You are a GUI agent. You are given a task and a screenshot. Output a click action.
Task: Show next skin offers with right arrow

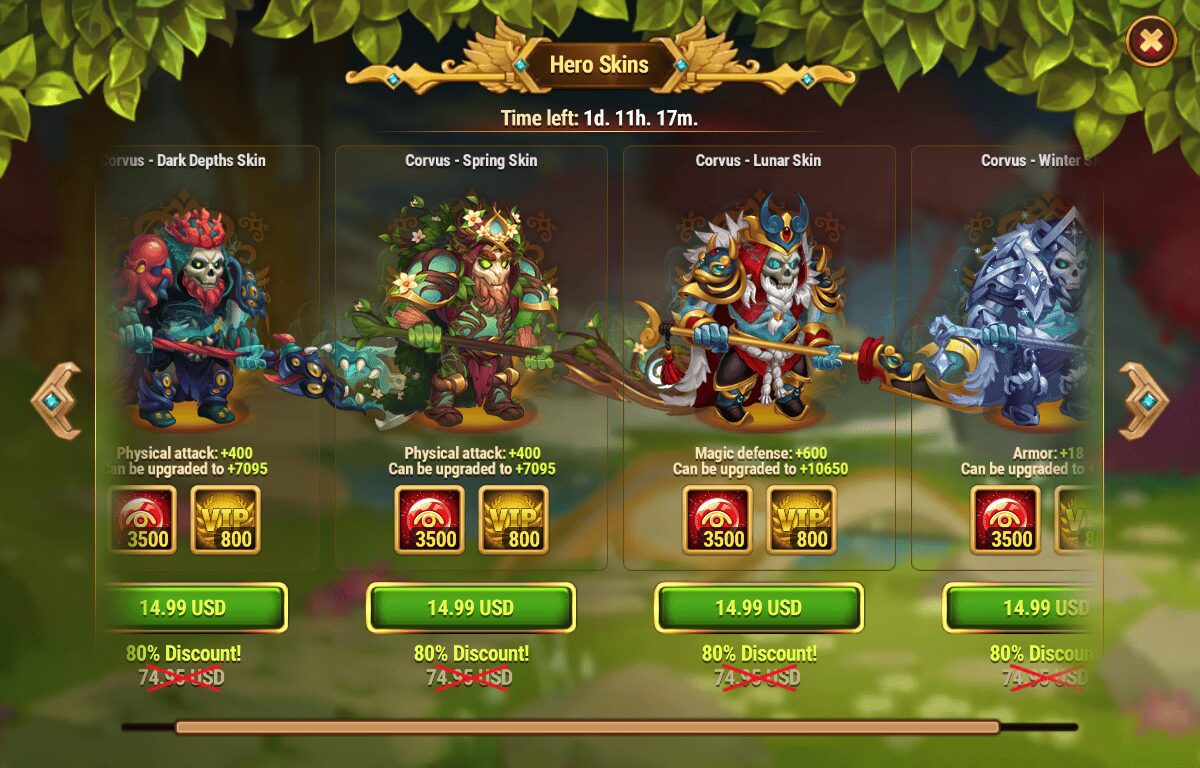pos(1144,400)
